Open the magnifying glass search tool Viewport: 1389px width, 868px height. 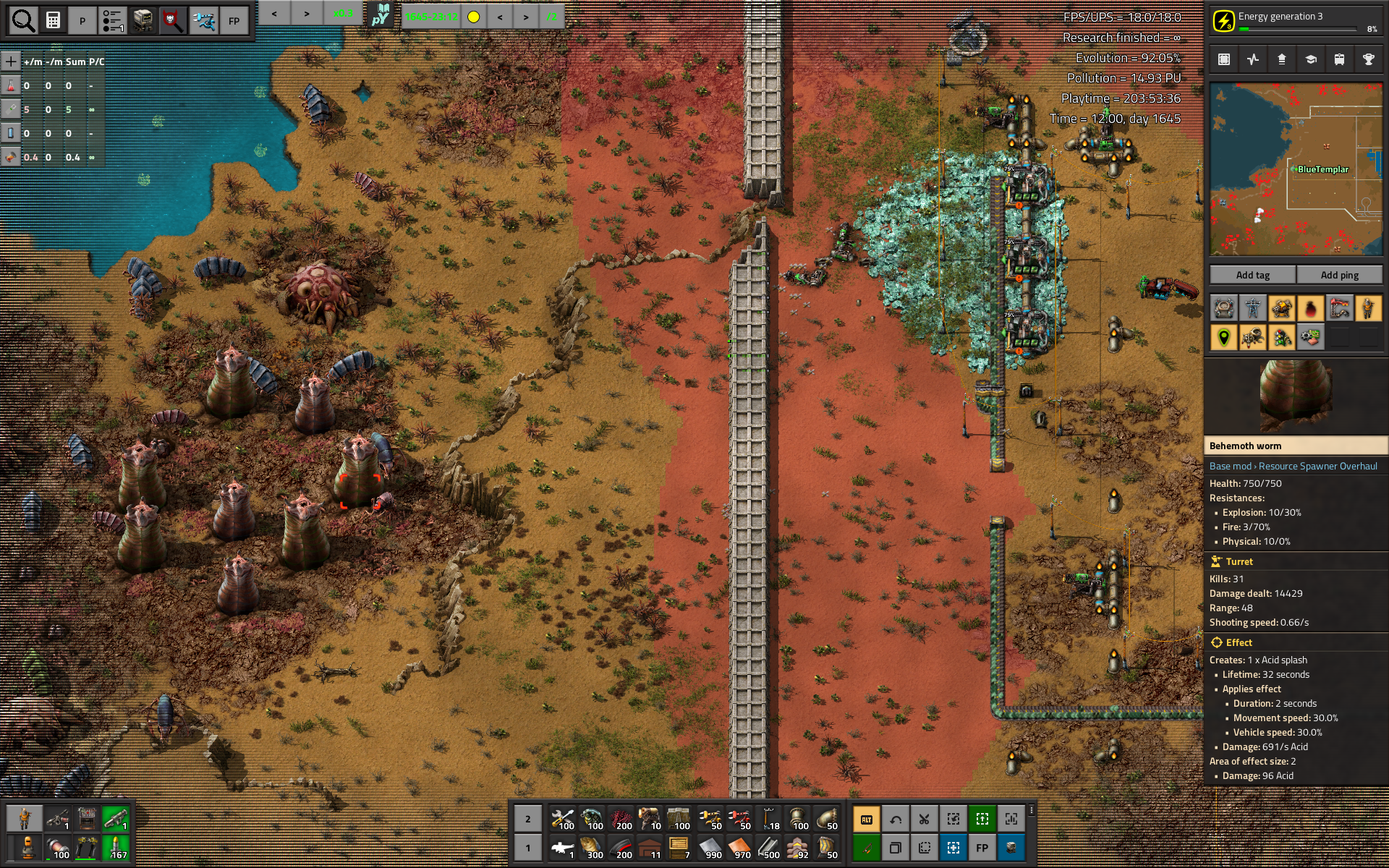(x=23, y=21)
